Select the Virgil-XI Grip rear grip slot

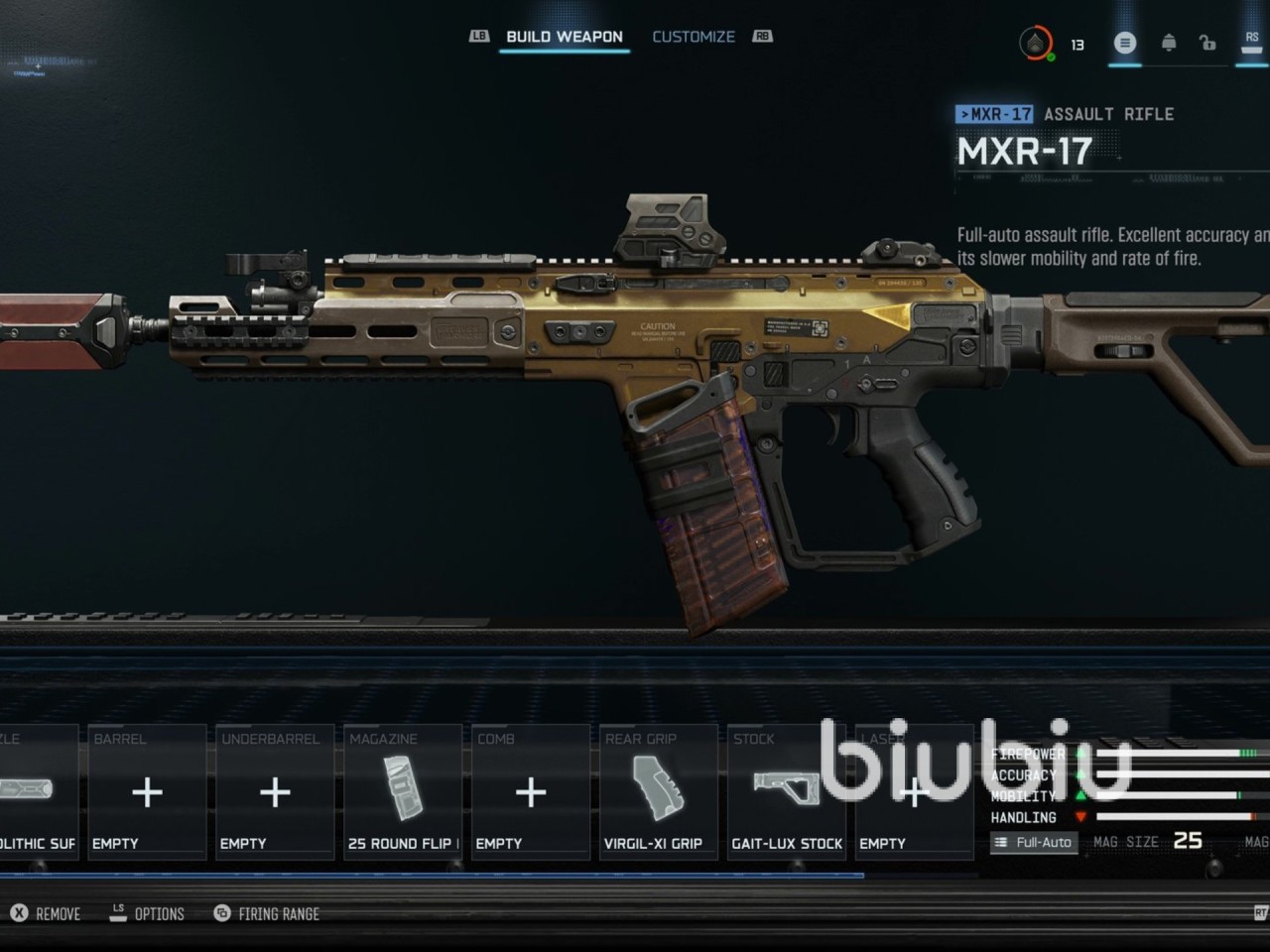click(658, 792)
